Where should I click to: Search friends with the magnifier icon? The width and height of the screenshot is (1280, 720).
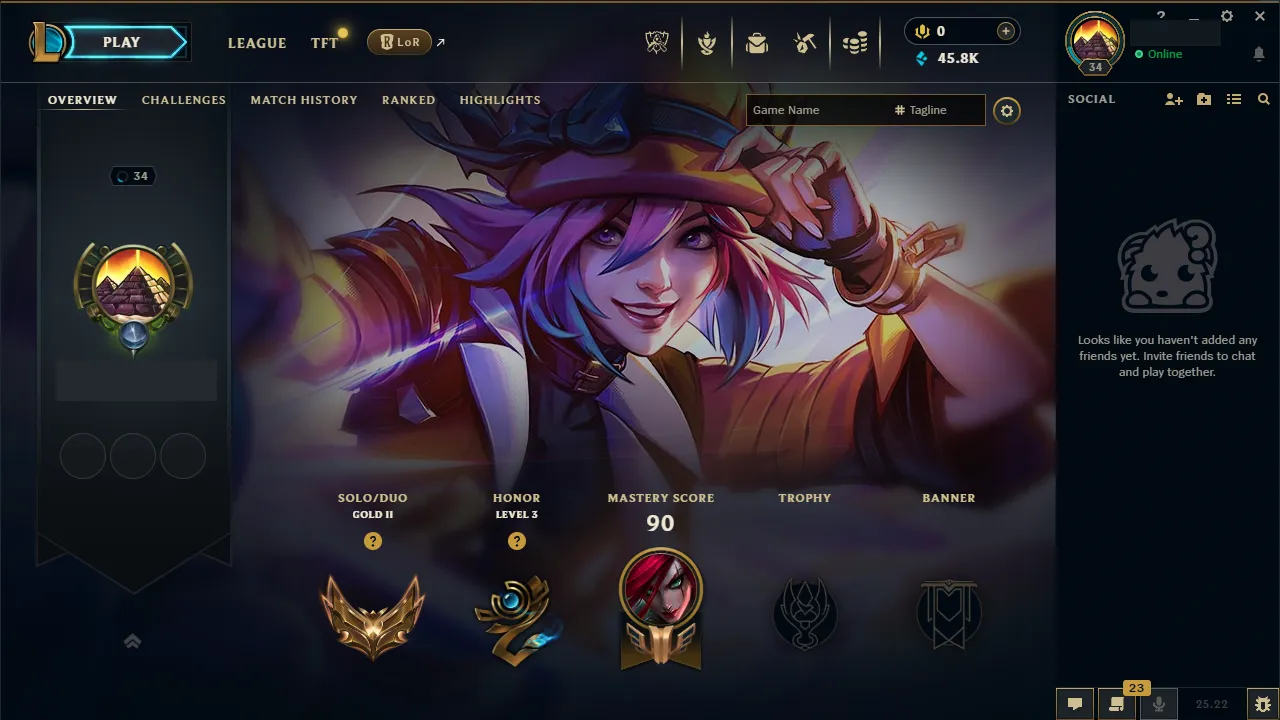1263,99
